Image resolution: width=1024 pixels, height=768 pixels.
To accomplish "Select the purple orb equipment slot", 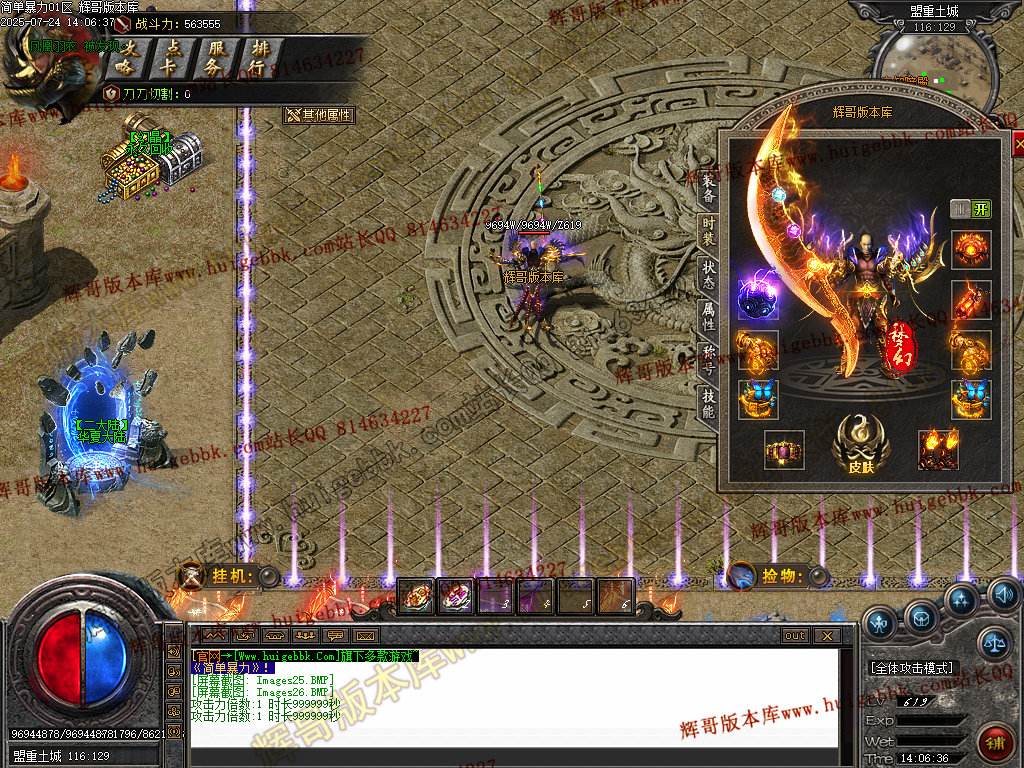I will (758, 298).
